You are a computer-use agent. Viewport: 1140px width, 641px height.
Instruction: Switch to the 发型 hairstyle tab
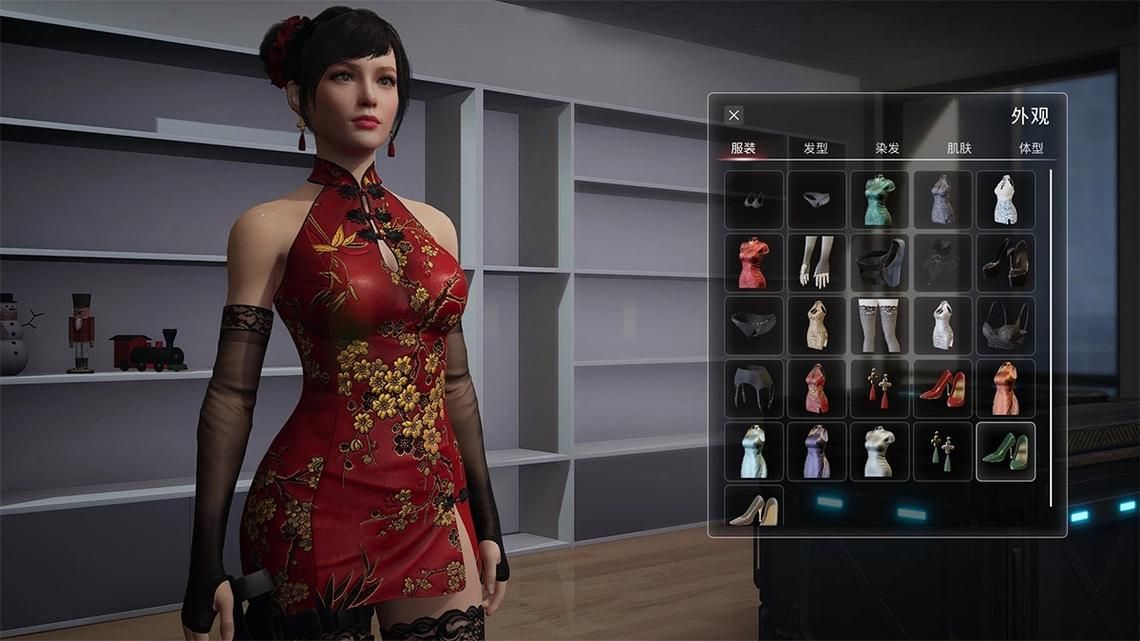pos(815,148)
